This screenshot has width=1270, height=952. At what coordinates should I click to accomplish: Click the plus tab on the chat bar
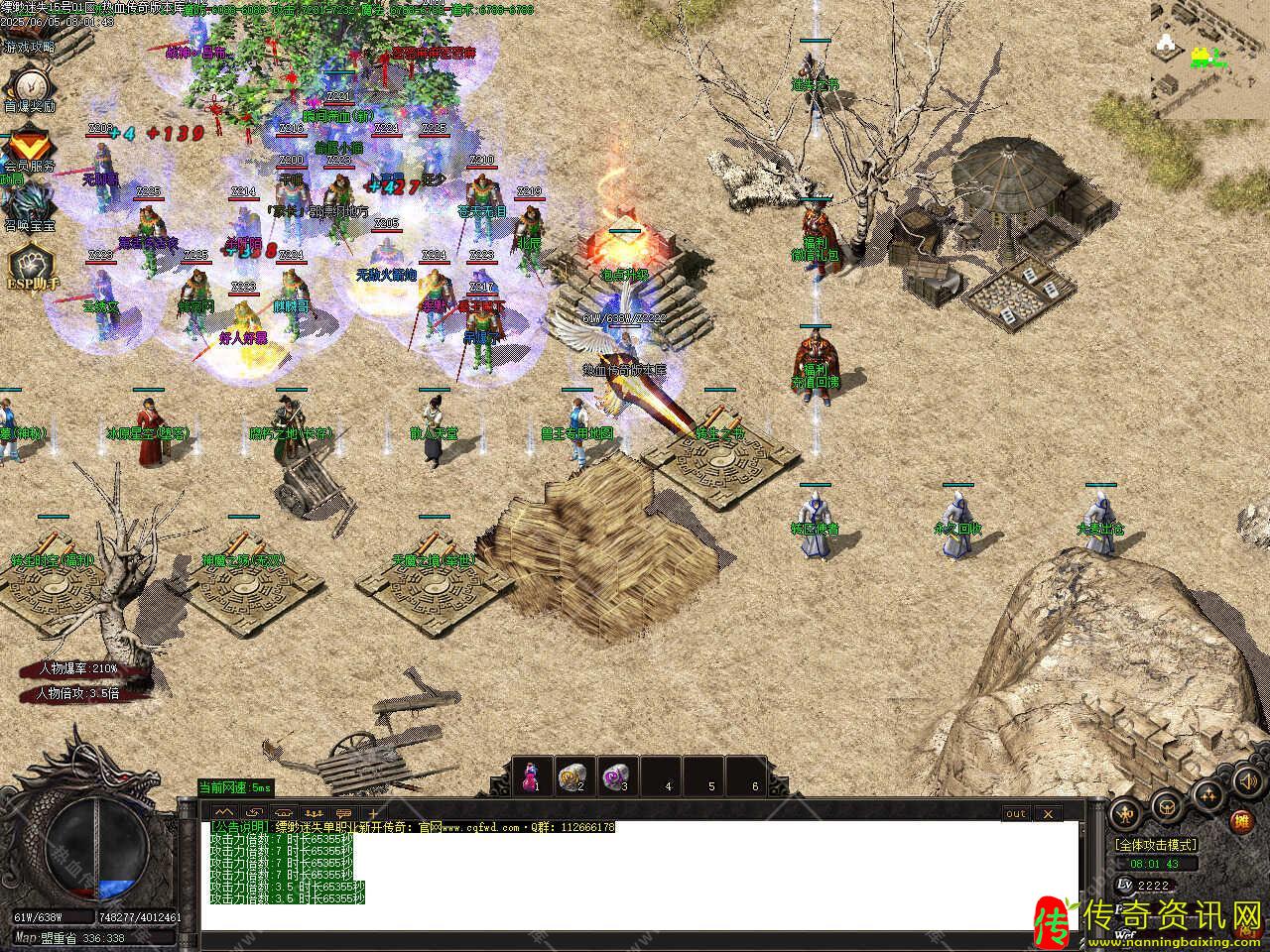click(x=373, y=813)
